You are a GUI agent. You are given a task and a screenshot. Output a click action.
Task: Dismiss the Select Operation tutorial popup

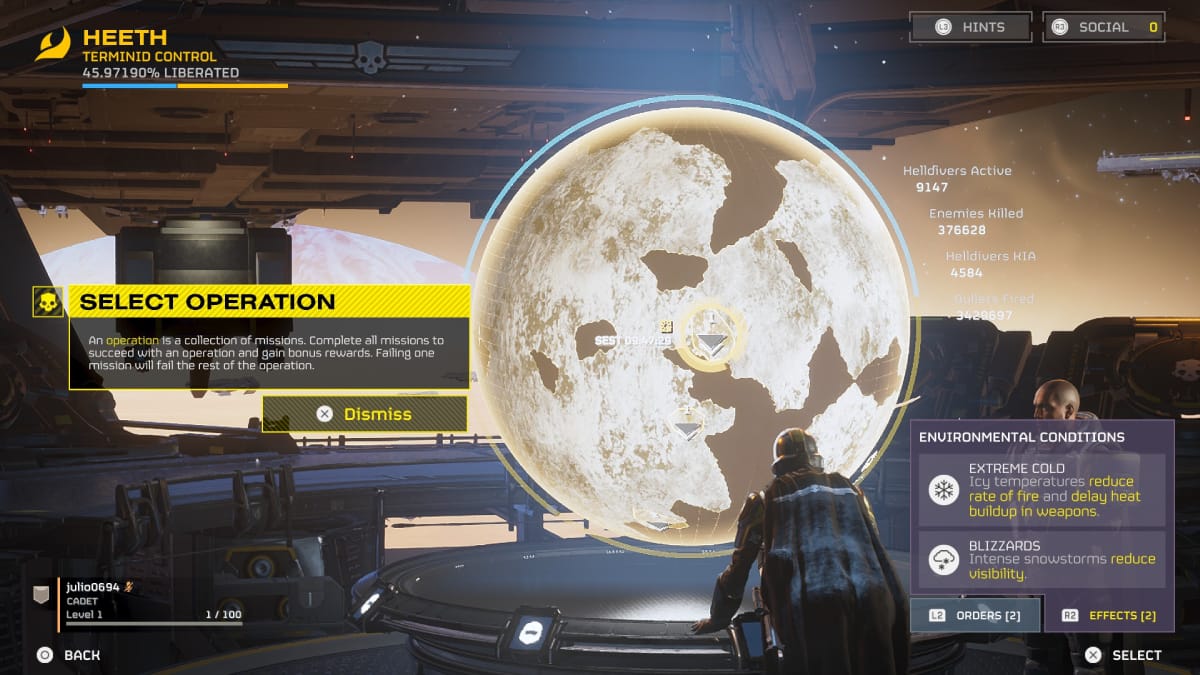(x=365, y=414)
